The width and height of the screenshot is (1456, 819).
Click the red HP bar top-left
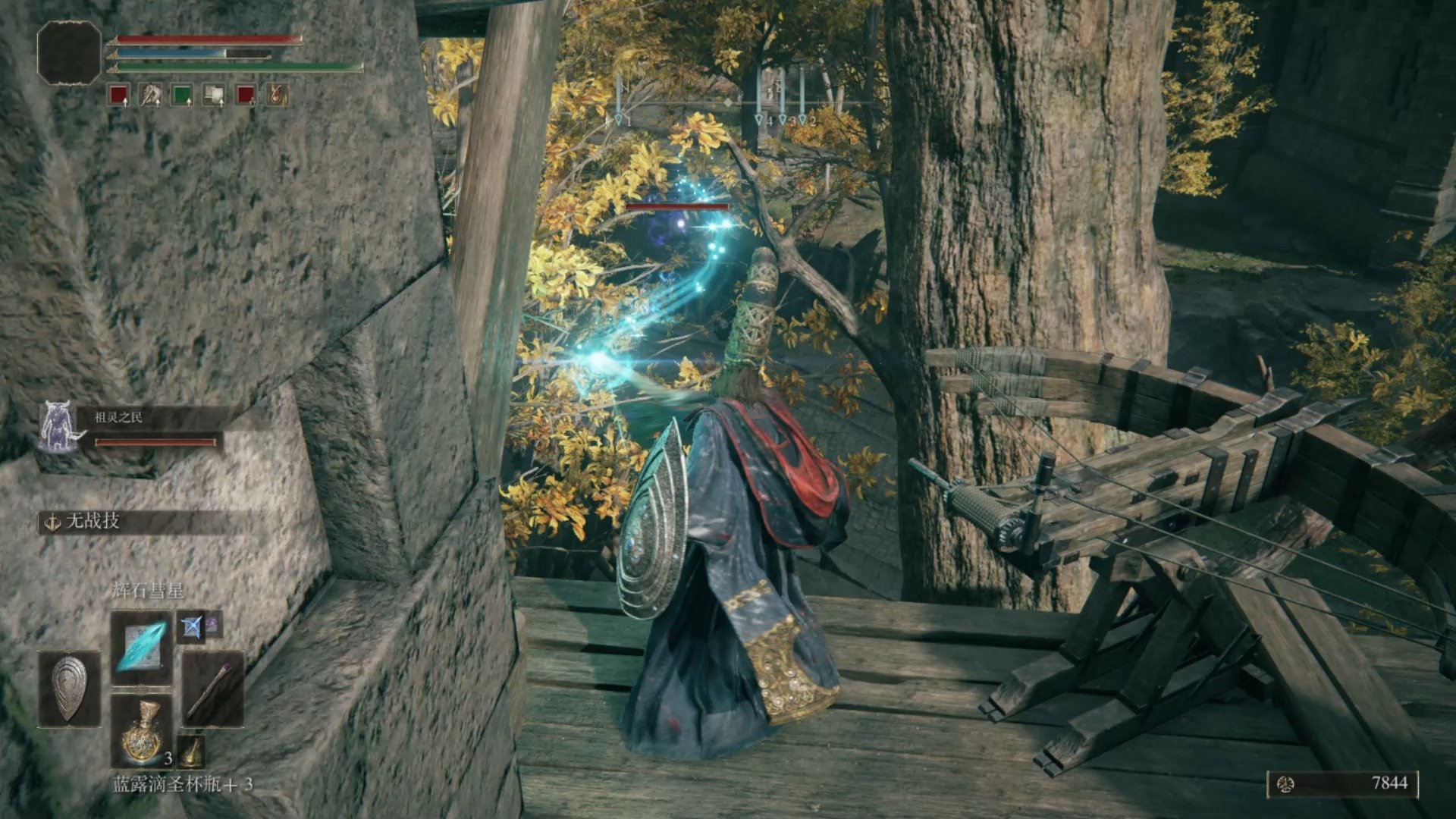click(205, 38)
